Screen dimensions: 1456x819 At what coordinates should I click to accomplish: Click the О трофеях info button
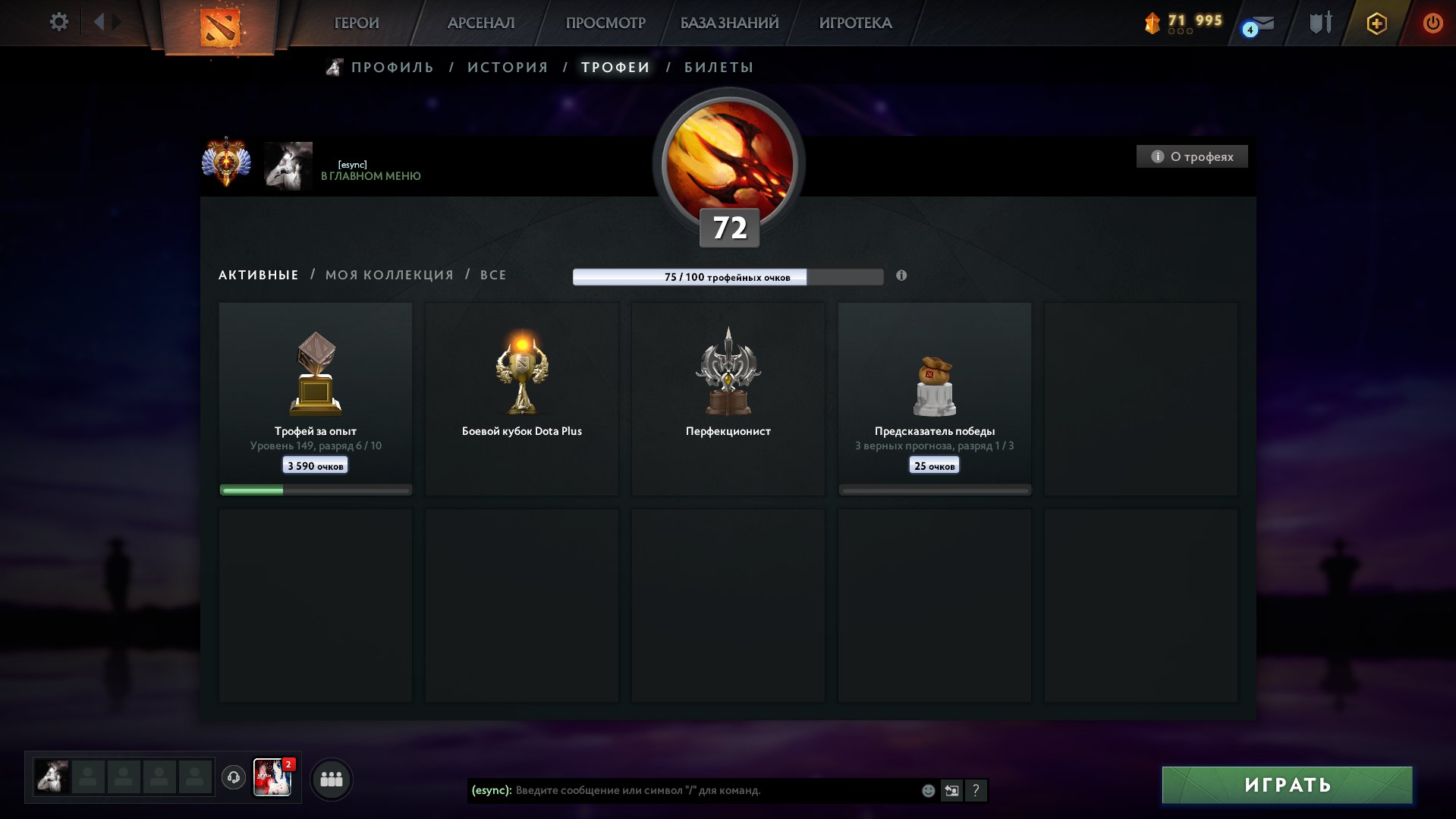[x=1192, y=156]
